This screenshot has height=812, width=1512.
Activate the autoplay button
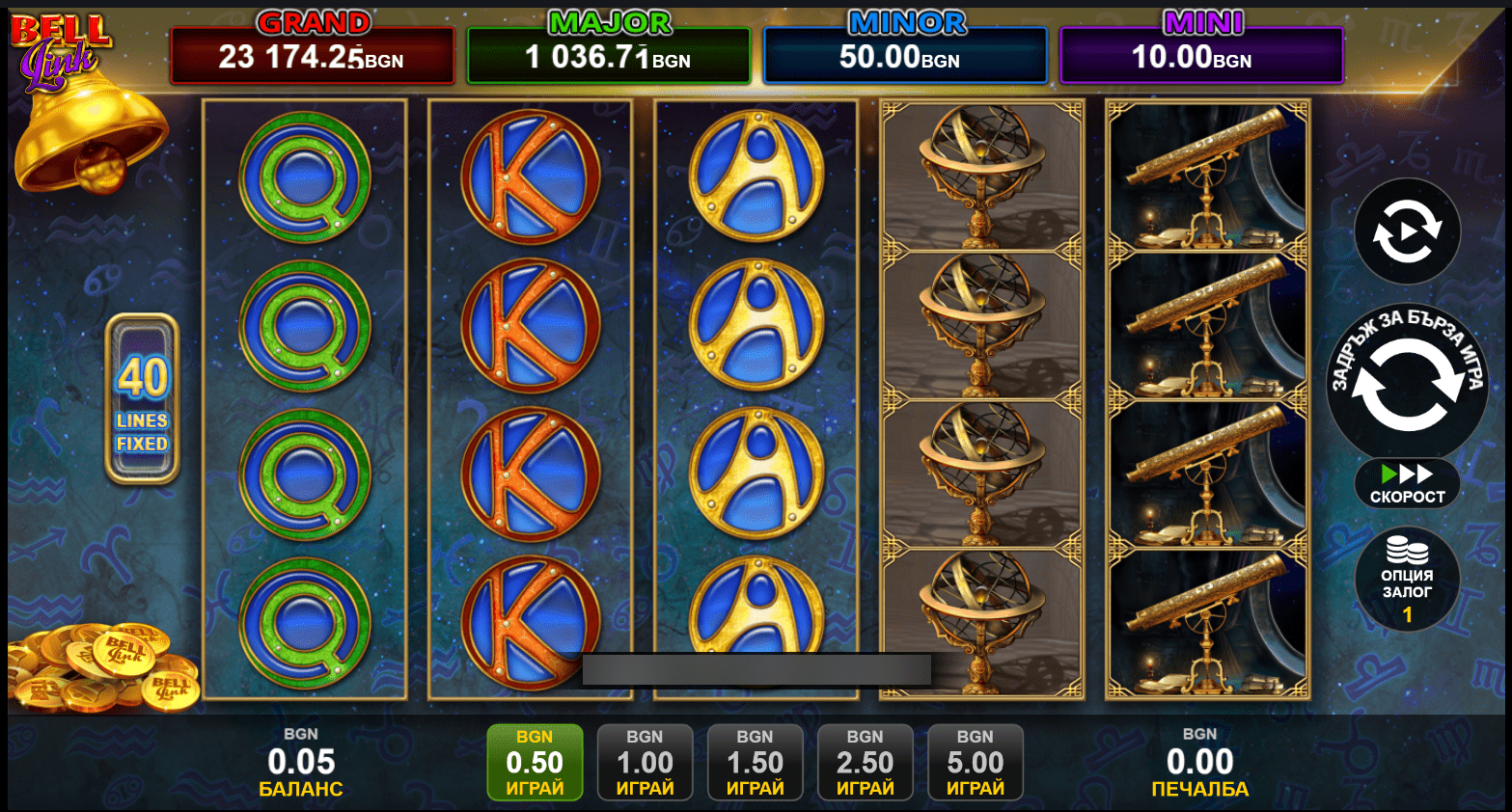pos(1406,231)
